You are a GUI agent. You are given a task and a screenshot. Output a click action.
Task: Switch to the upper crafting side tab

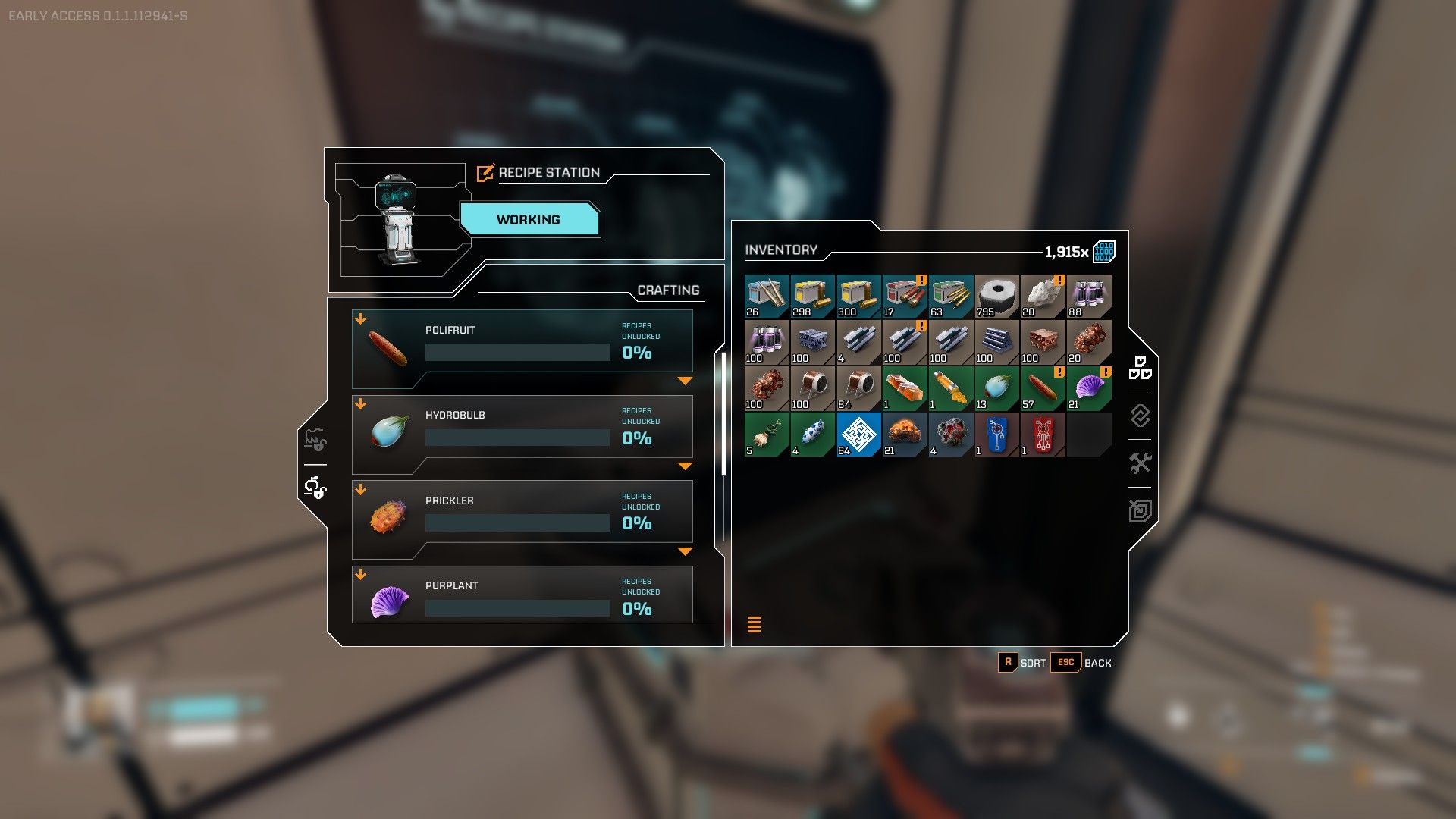315,440
